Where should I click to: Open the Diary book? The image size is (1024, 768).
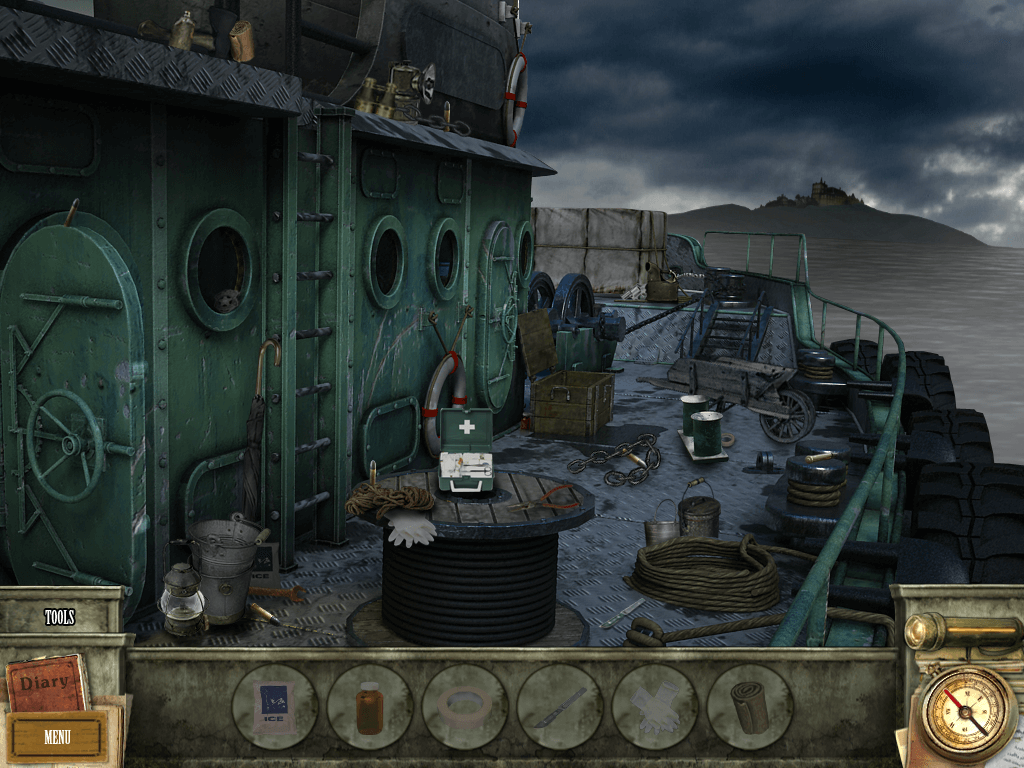(x=45, y=682)
